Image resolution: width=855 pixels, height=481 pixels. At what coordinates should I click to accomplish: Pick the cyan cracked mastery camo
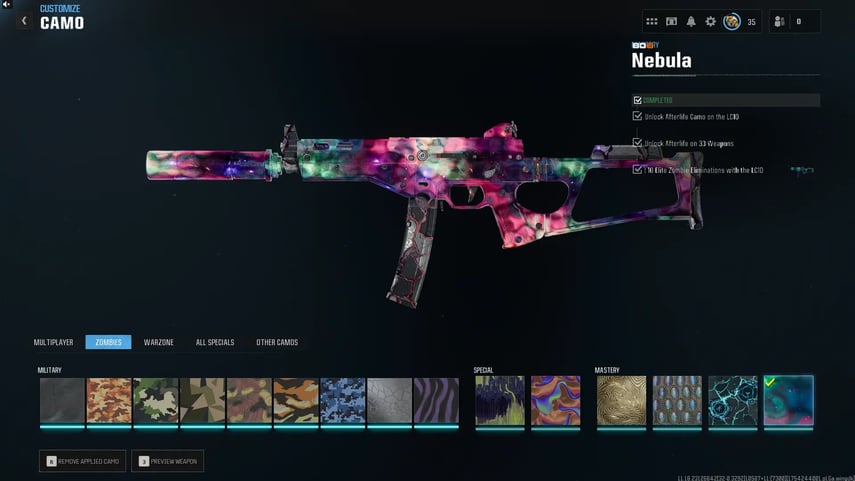tap(733, 400)
